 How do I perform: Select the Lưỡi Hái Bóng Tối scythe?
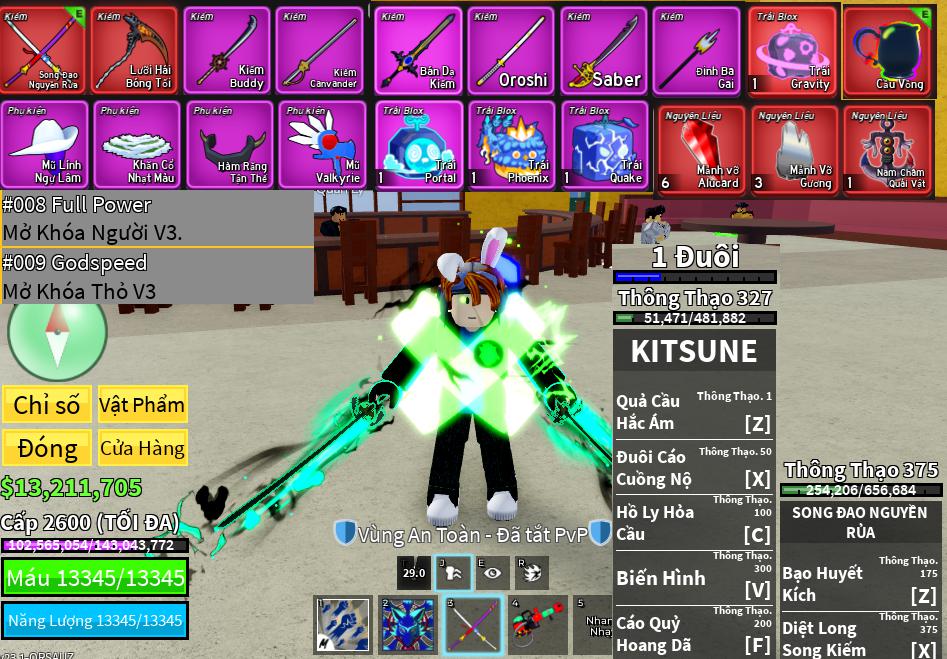tap(135, 50)
